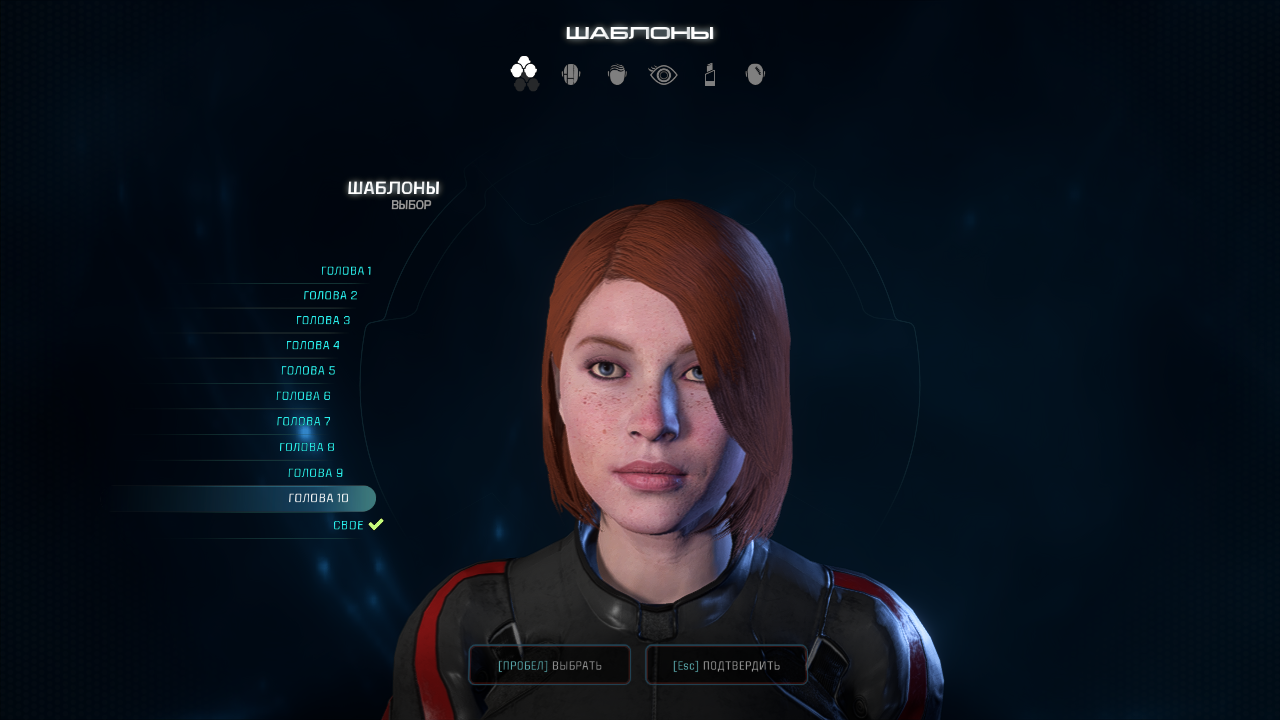
Task: Click the highlighted Голова 10 entry
Action: tap(318, 498)
